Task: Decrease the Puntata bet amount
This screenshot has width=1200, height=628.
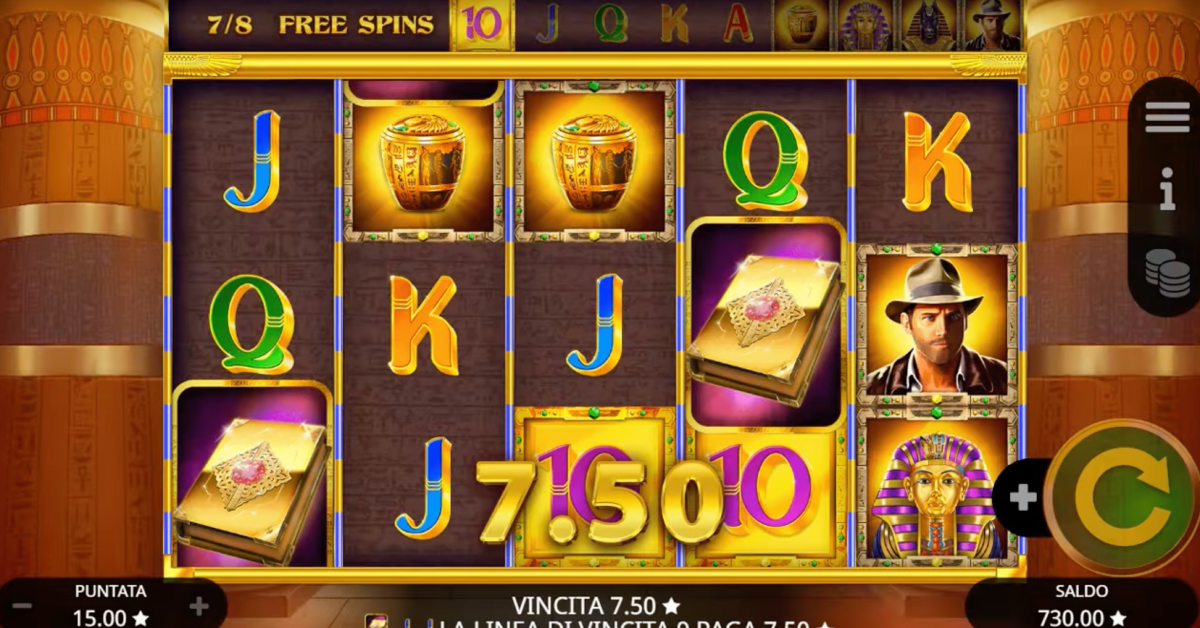Action: pyautogui.click(x=22, y=606)
